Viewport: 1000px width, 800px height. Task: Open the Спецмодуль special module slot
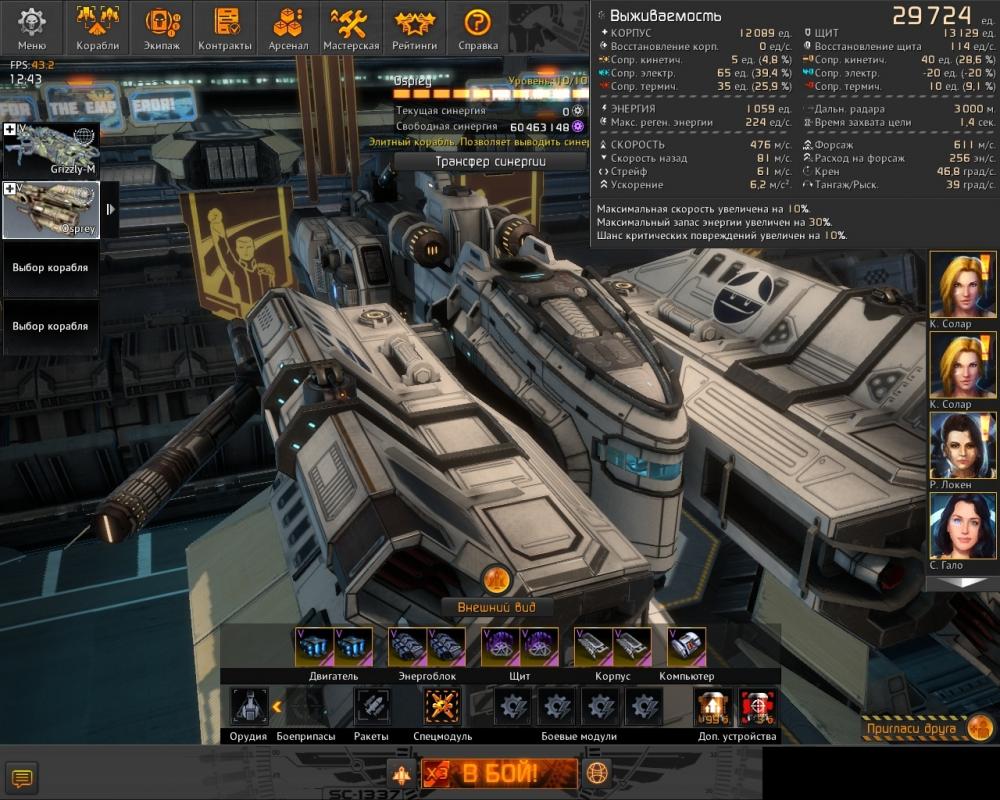tap(442, 707)
